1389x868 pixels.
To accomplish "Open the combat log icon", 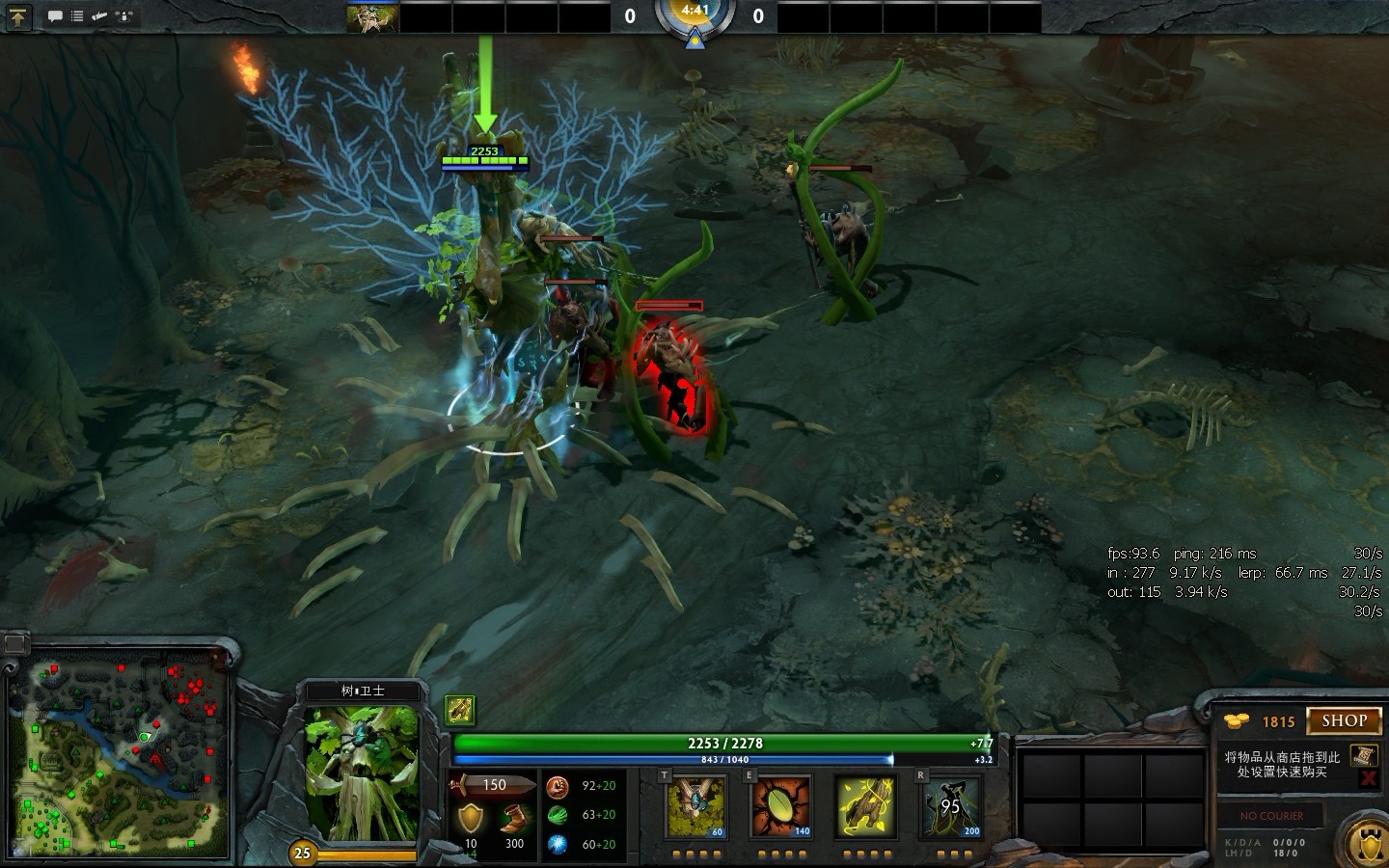I will pos(99,16).
